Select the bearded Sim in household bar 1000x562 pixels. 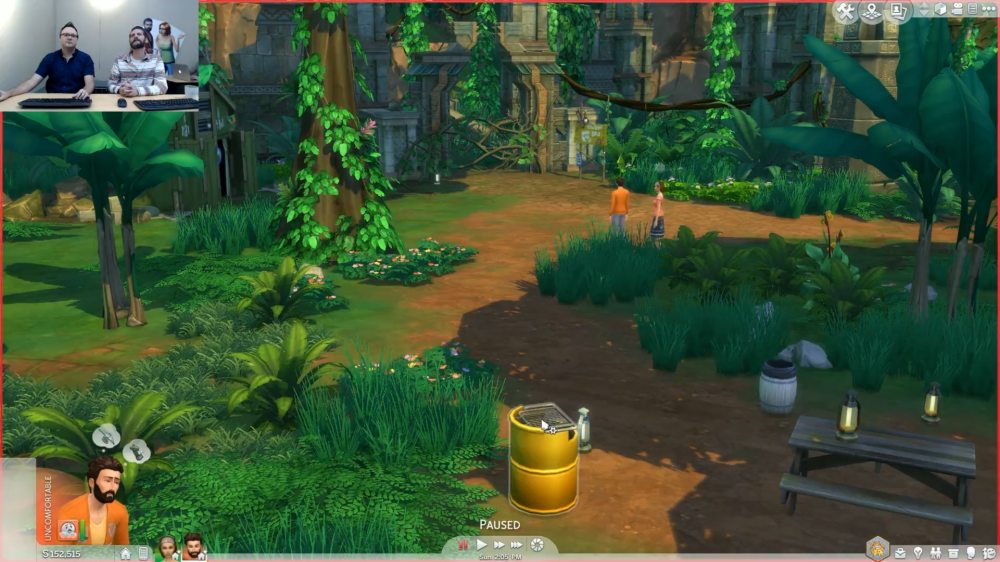[x=194, y=547]
